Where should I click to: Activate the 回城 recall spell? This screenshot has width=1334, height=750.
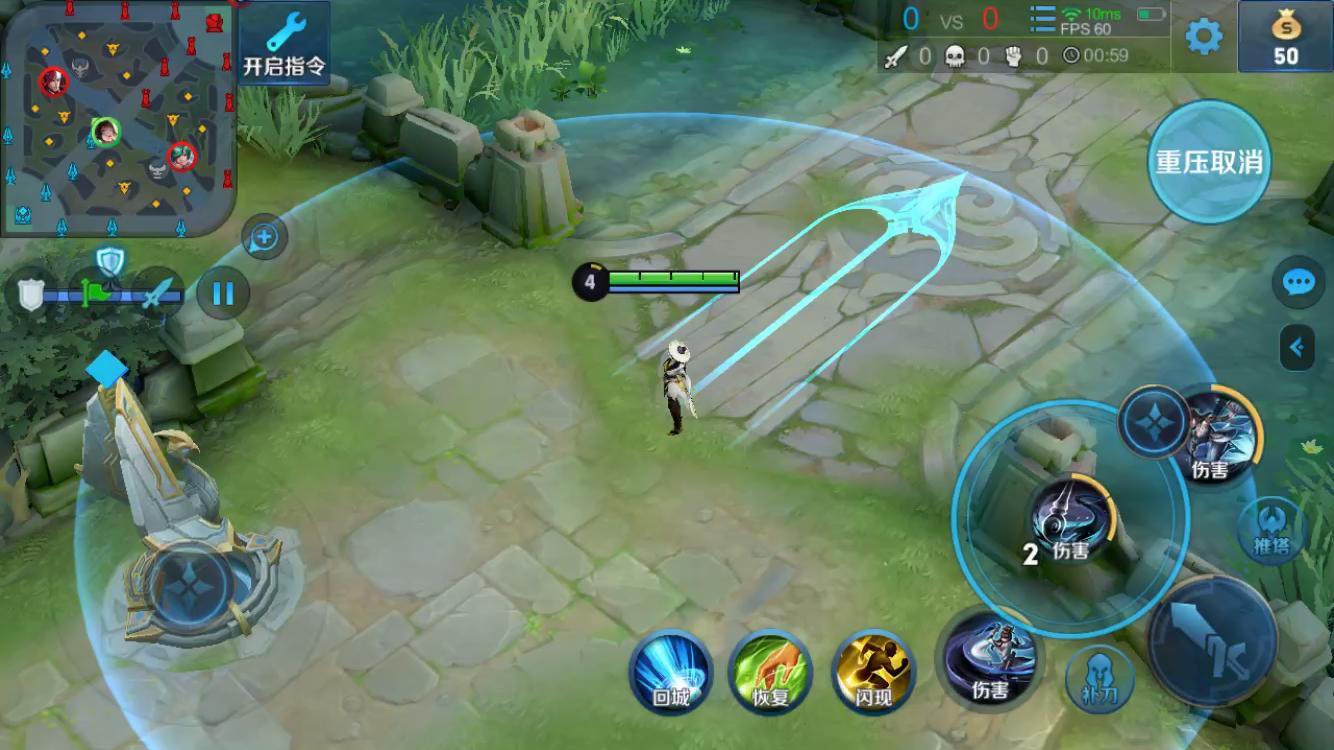point(671,671)
